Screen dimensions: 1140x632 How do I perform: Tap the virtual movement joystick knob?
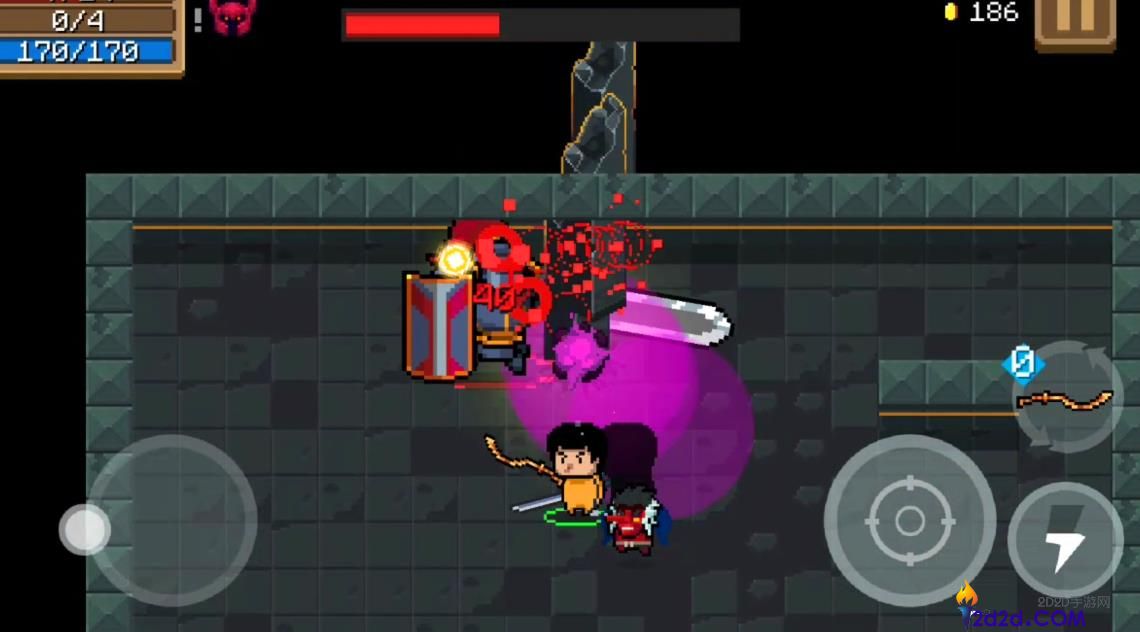point(85,529)
